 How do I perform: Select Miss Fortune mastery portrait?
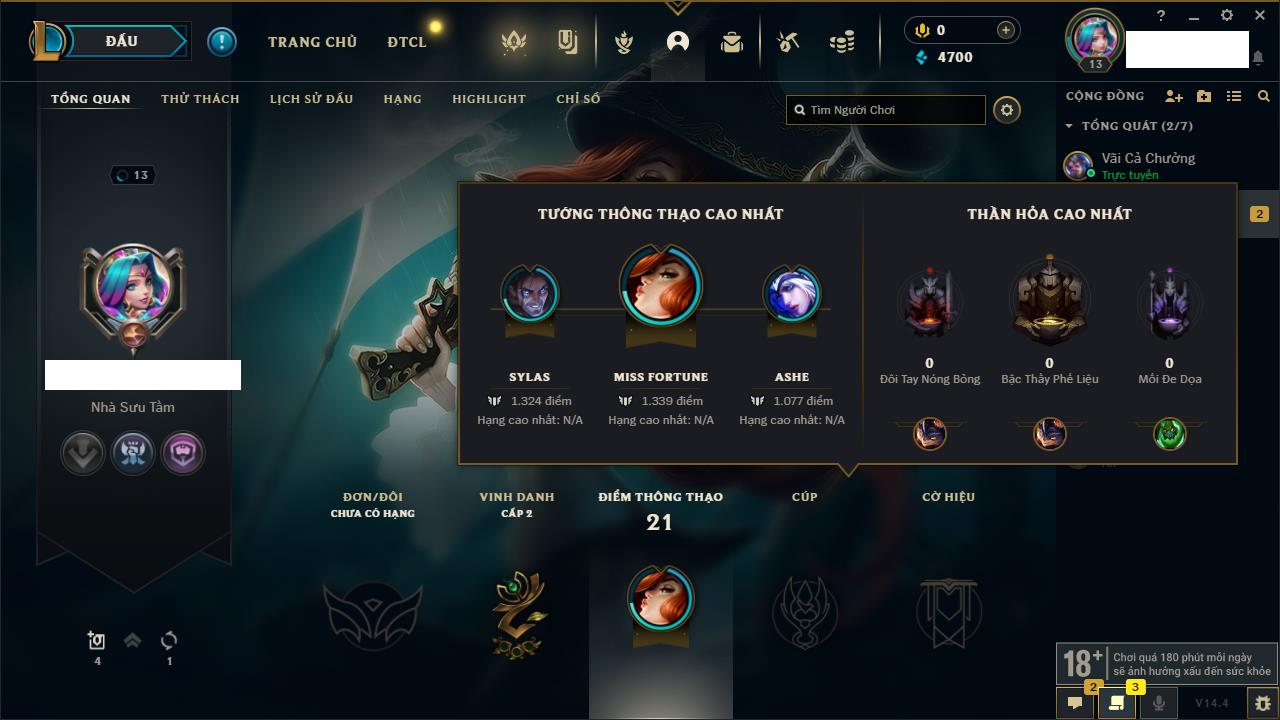click(660, 283)
